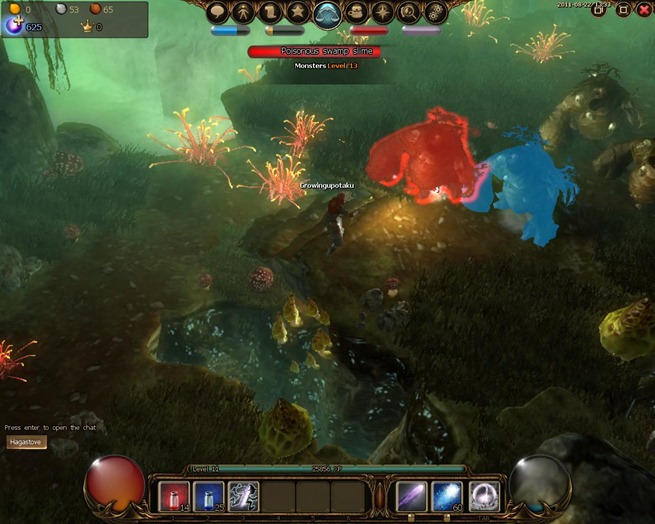Image resolution: width=655 pixels, height=524 pixels.
Task: Toggle fullscreen with the square window button
Action: [x=623, y=10]
